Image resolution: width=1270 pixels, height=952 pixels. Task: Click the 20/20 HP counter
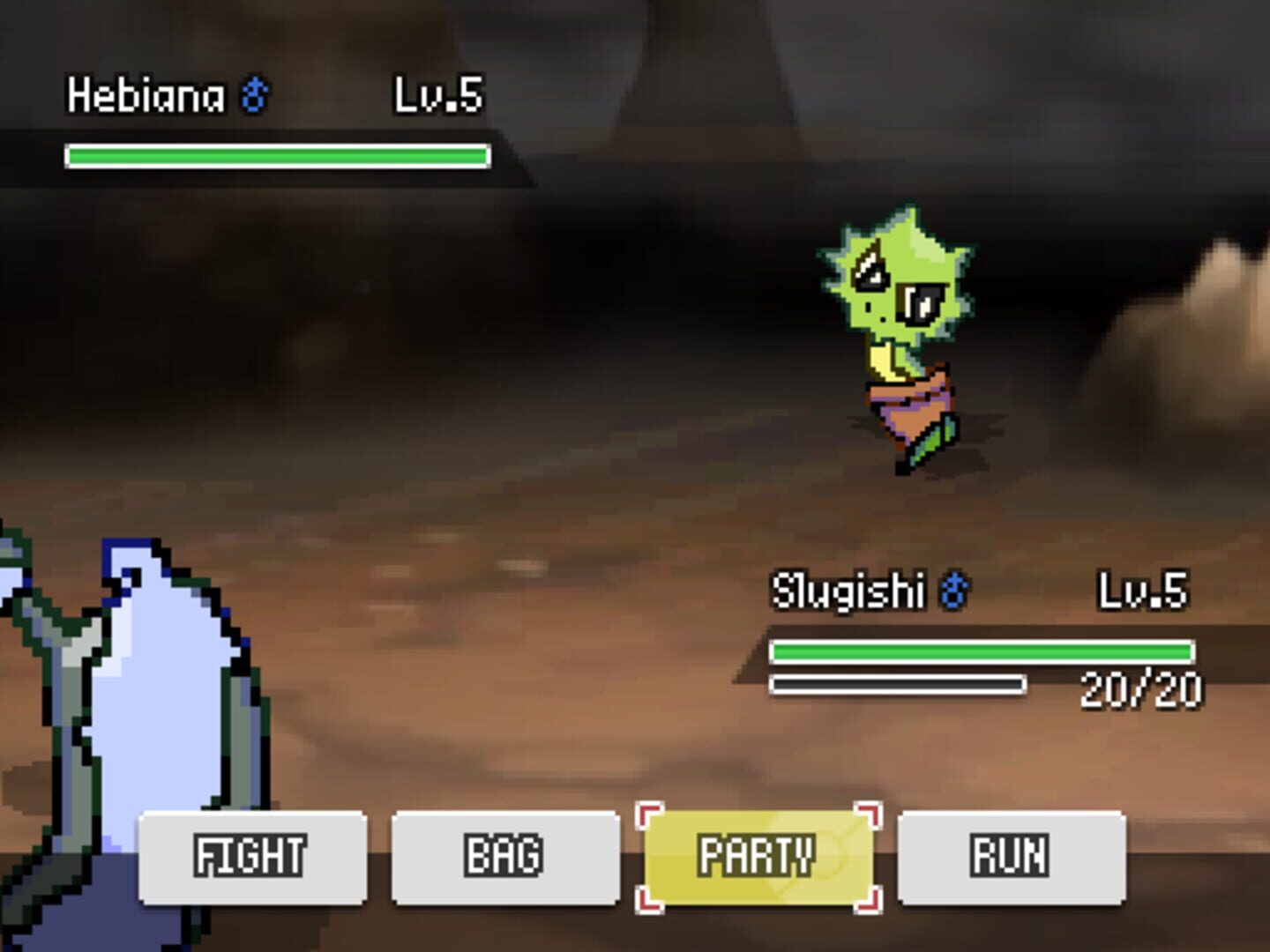(1142, 688)
